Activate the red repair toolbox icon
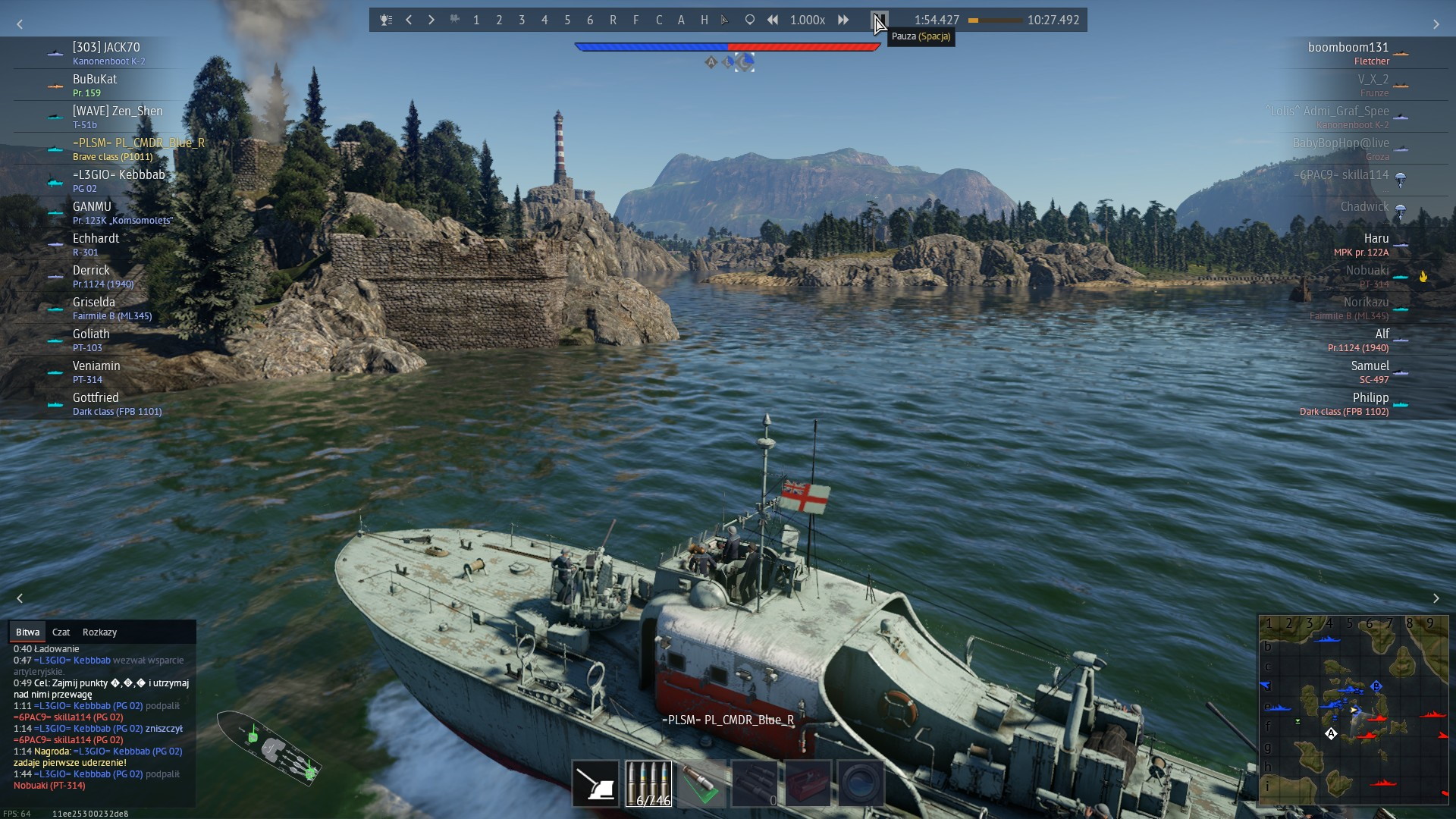1456x819 pixels. (808, 783)
